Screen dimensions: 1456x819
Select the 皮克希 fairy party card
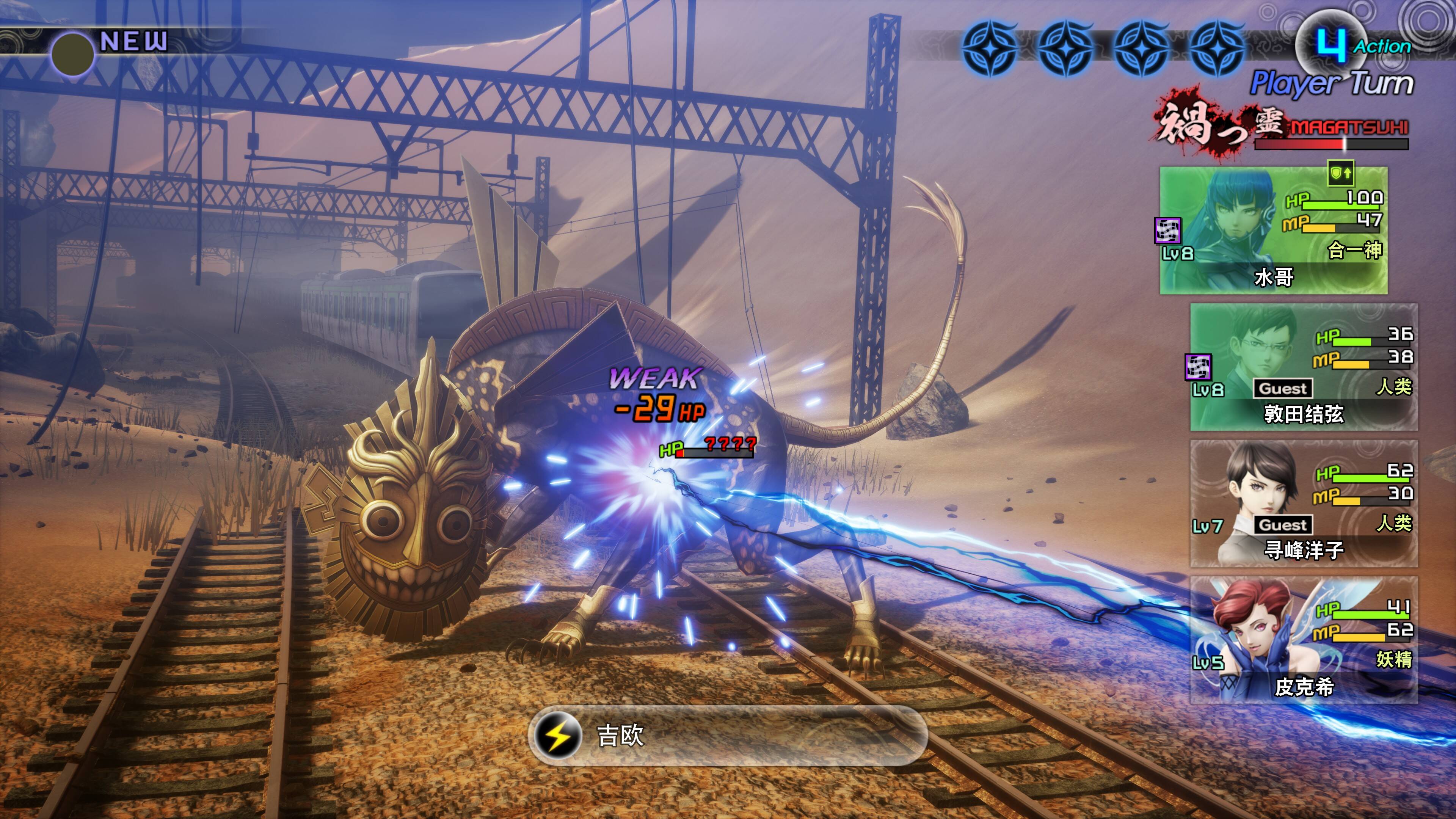[1304, 640]
